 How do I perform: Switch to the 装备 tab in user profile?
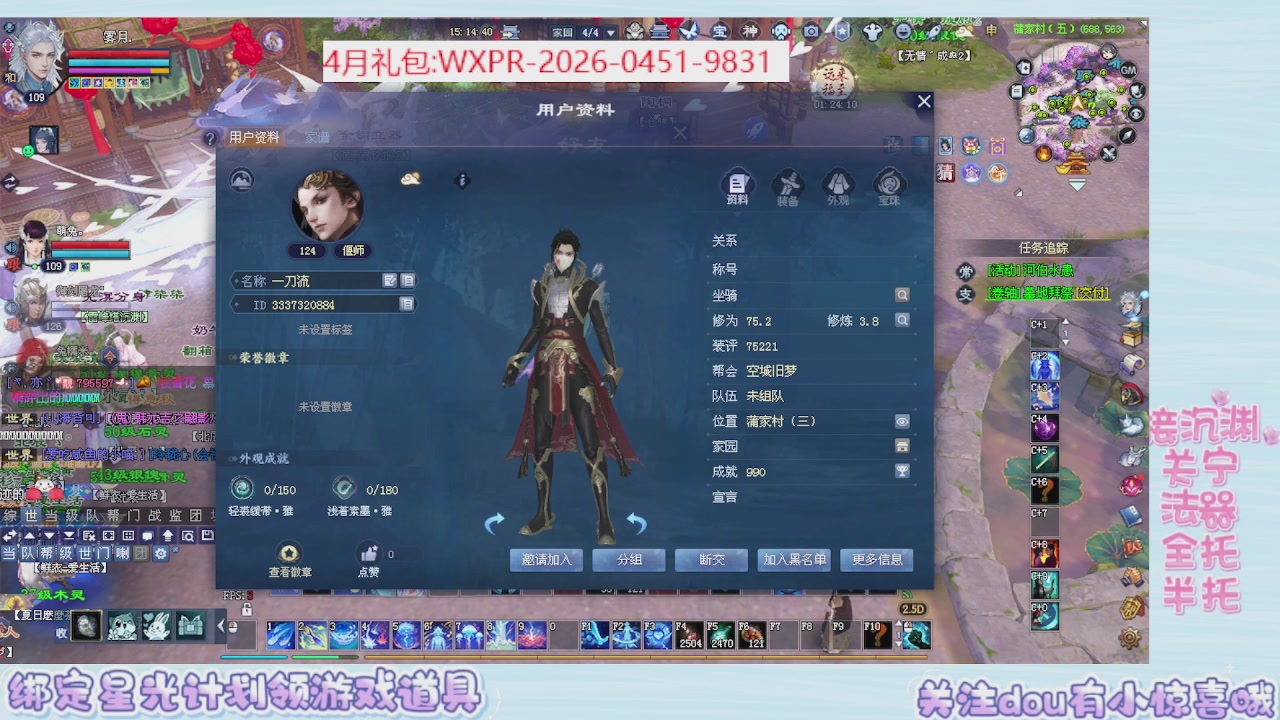788,187
